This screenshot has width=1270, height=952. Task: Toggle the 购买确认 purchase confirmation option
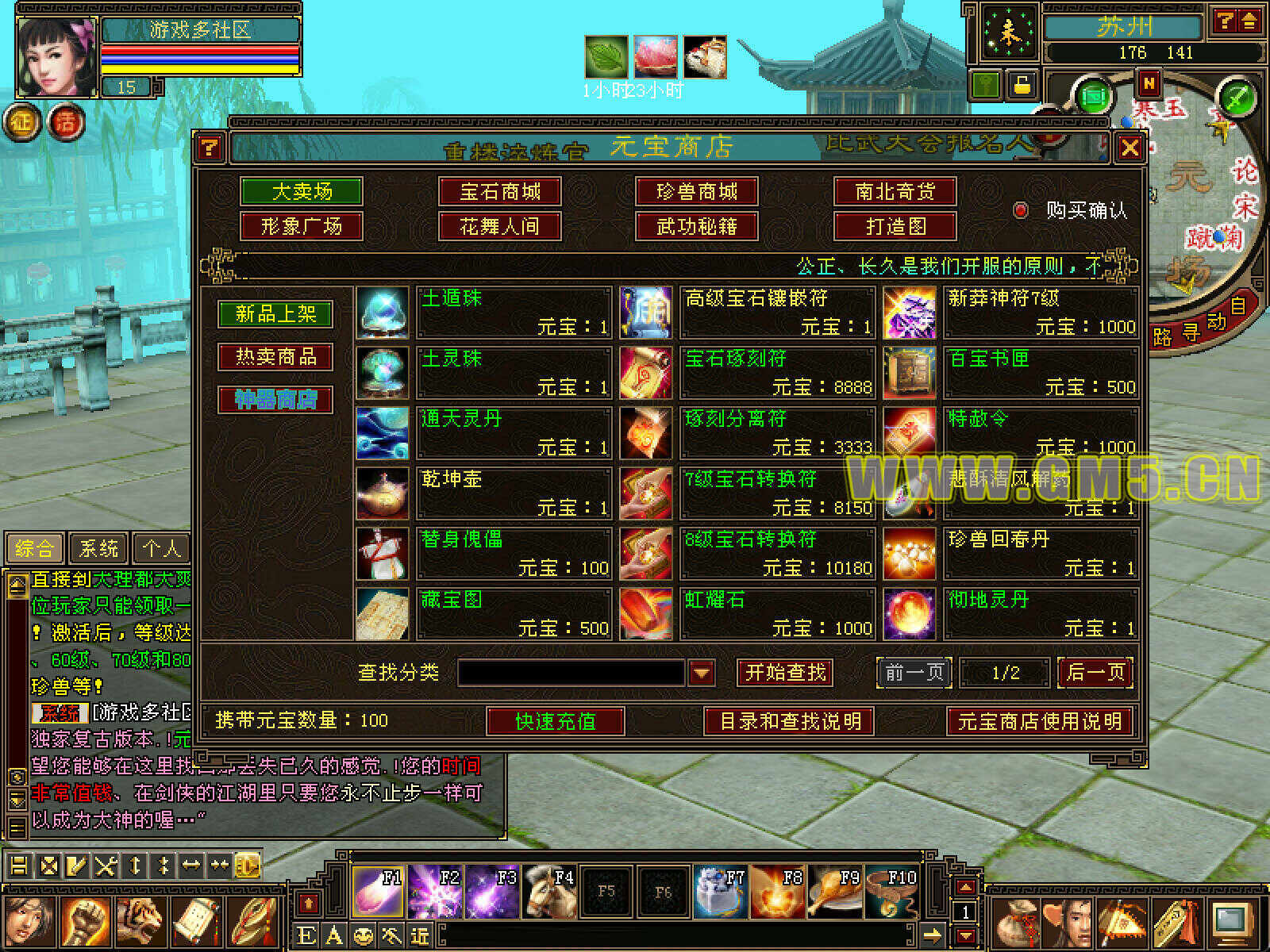(1021, 210)
